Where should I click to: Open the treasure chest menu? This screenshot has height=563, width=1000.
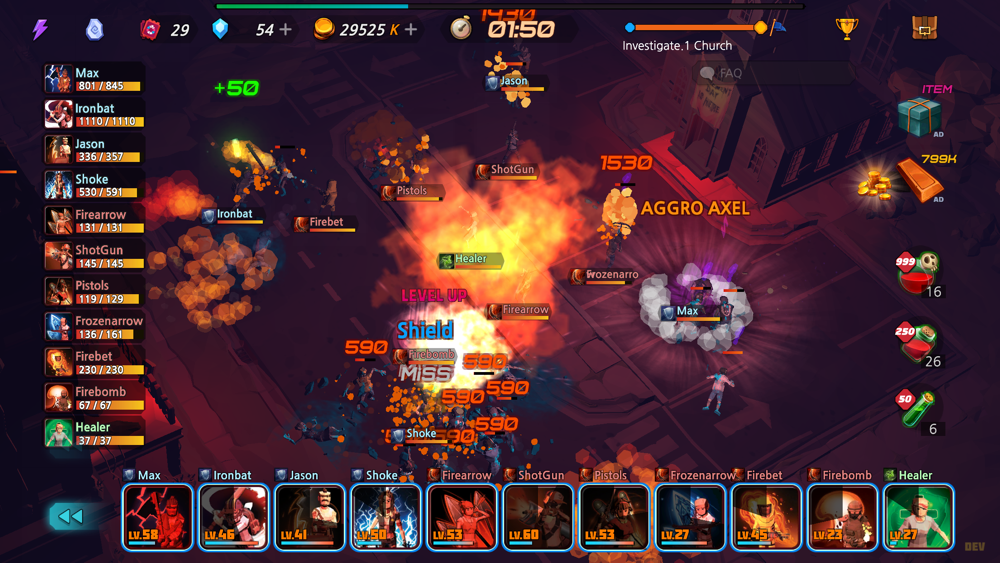point(925,28)
